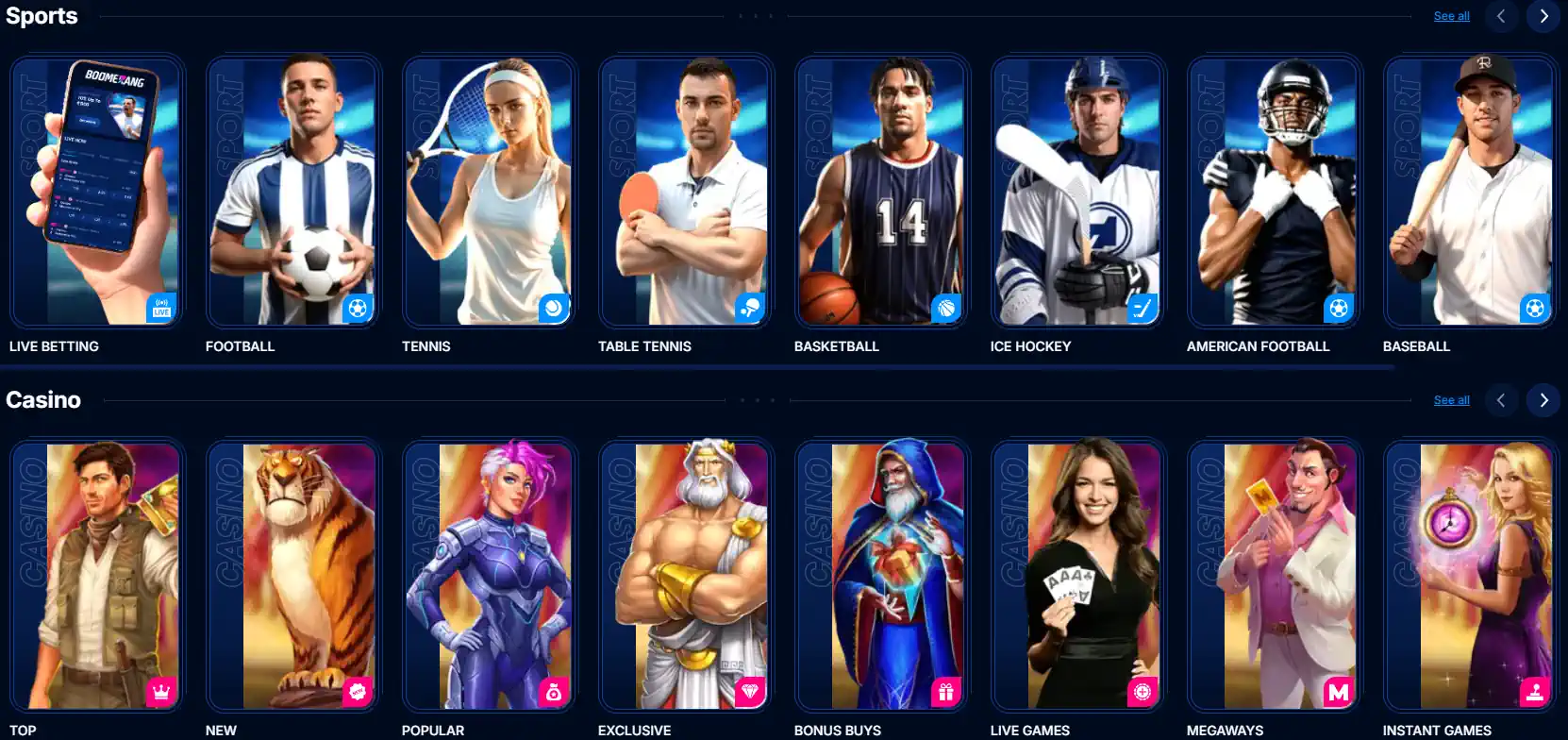The image size is (1568, 740).
Task: Open See all for the Casino section
Action: 1451,399
